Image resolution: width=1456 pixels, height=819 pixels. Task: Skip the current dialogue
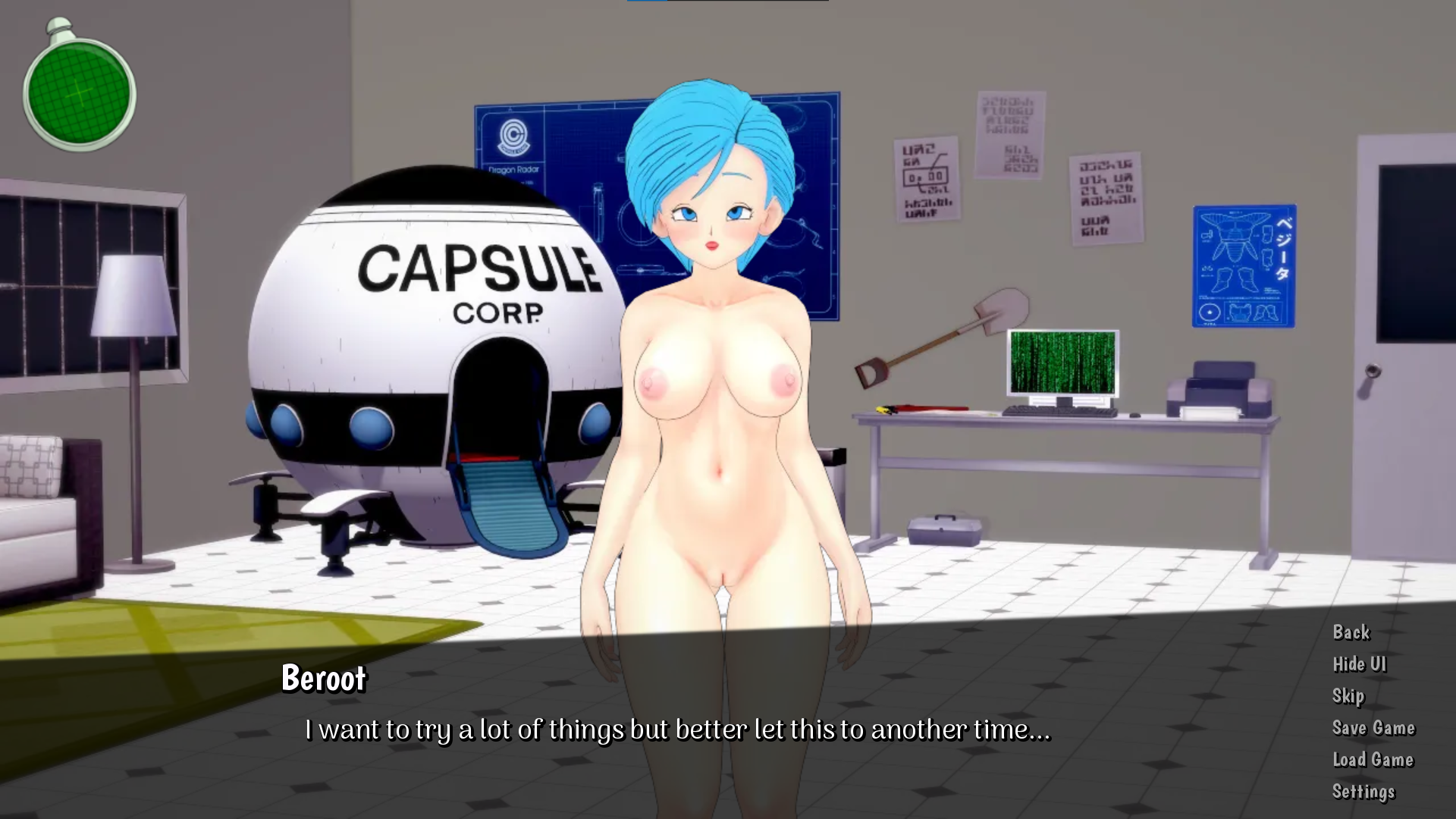coord(1348,696)
